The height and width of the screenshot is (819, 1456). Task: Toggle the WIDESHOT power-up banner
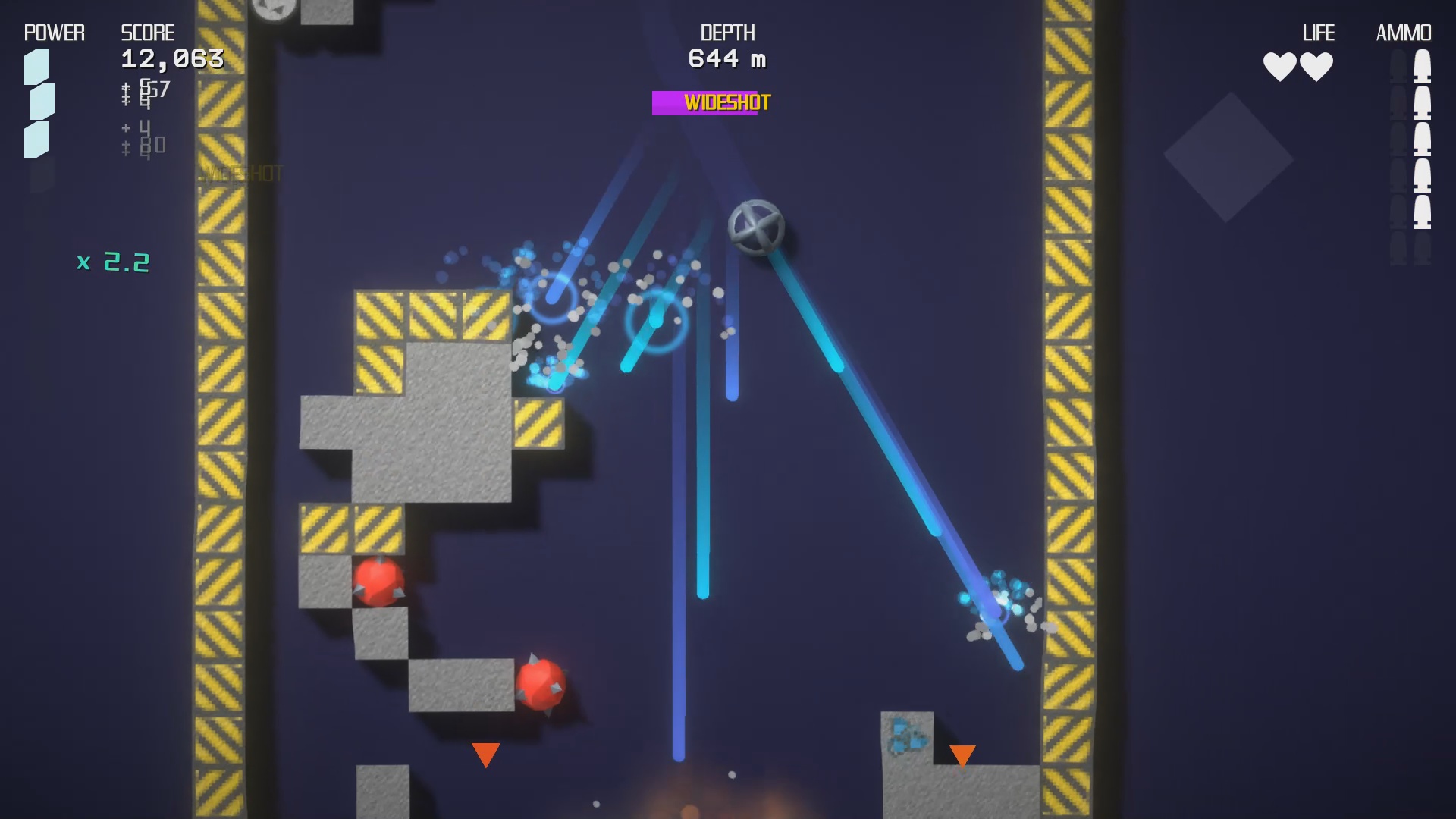point(711,102)
